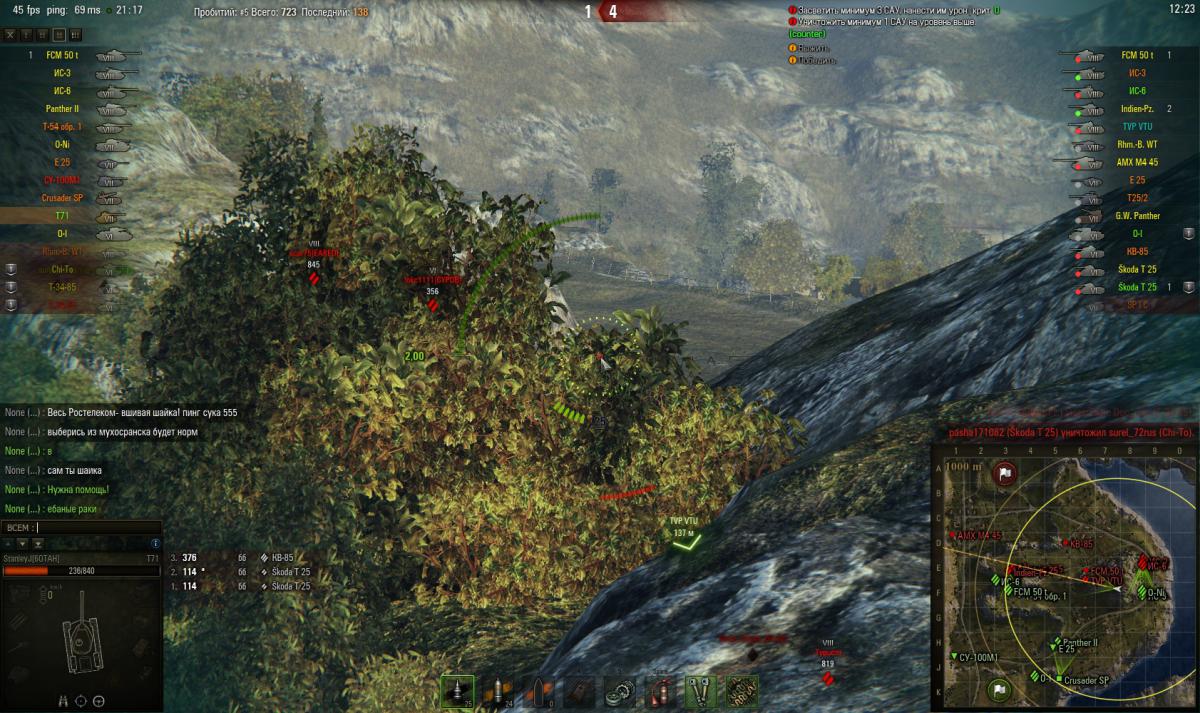Select the first shell with 25 rounds
The width and height of the screenshot is (1200, 713).
[458, 692]
